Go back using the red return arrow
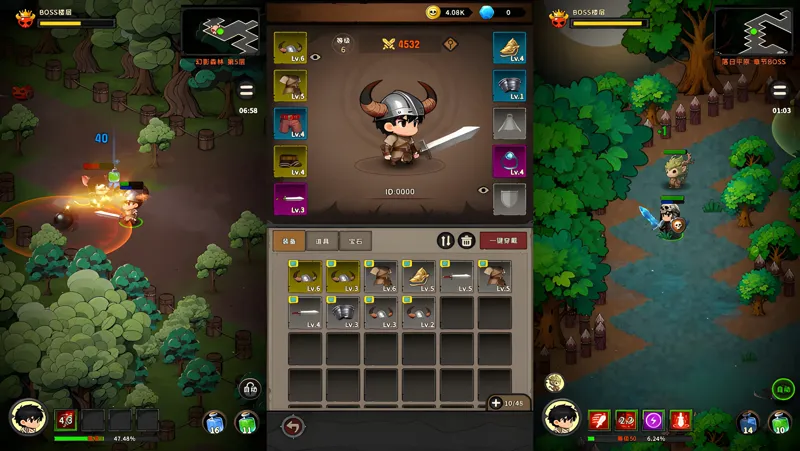Viewport: 800px width, 451px height. click(293, 426)
